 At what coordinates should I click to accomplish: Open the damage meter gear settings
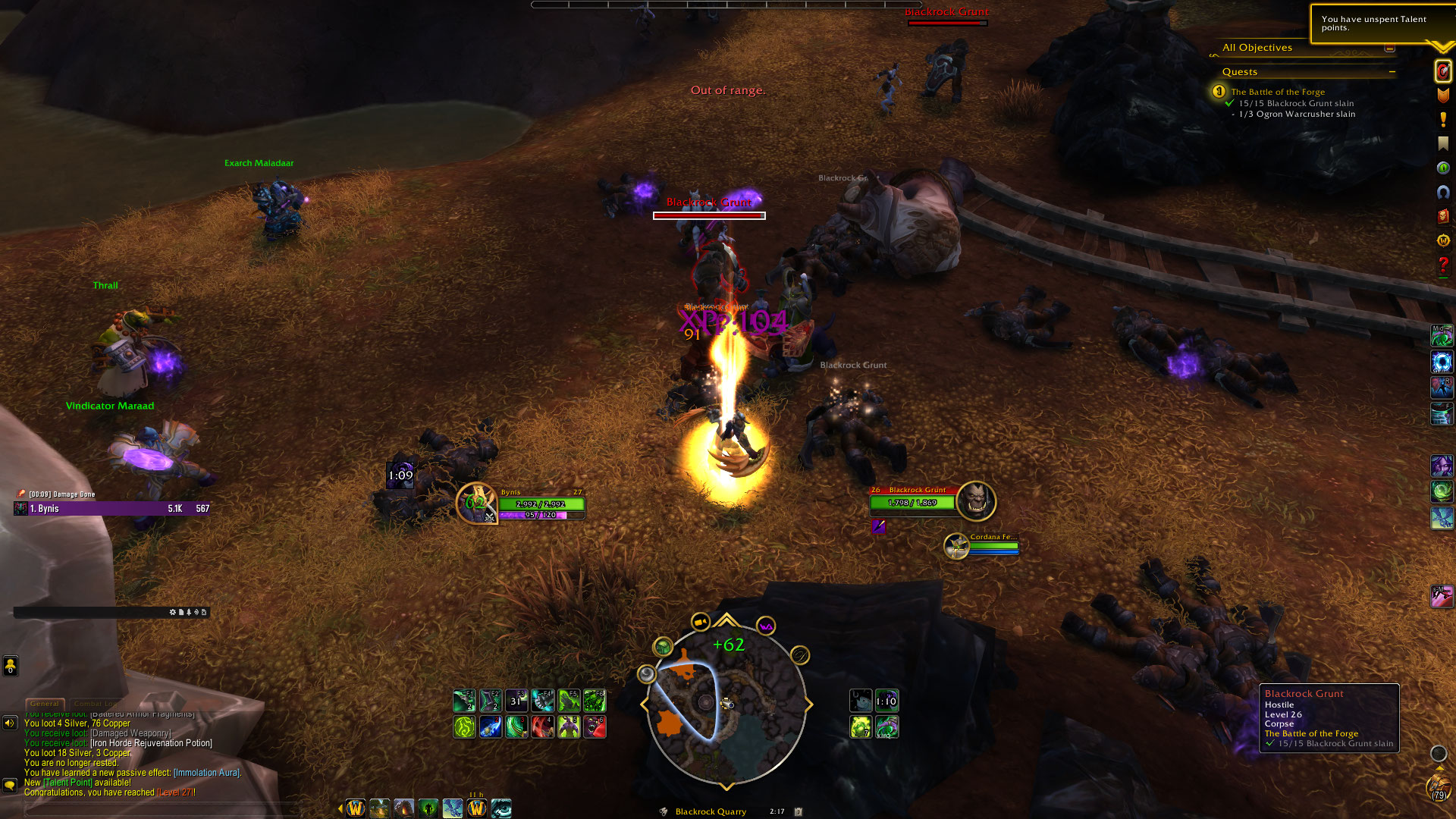[172, 612]
